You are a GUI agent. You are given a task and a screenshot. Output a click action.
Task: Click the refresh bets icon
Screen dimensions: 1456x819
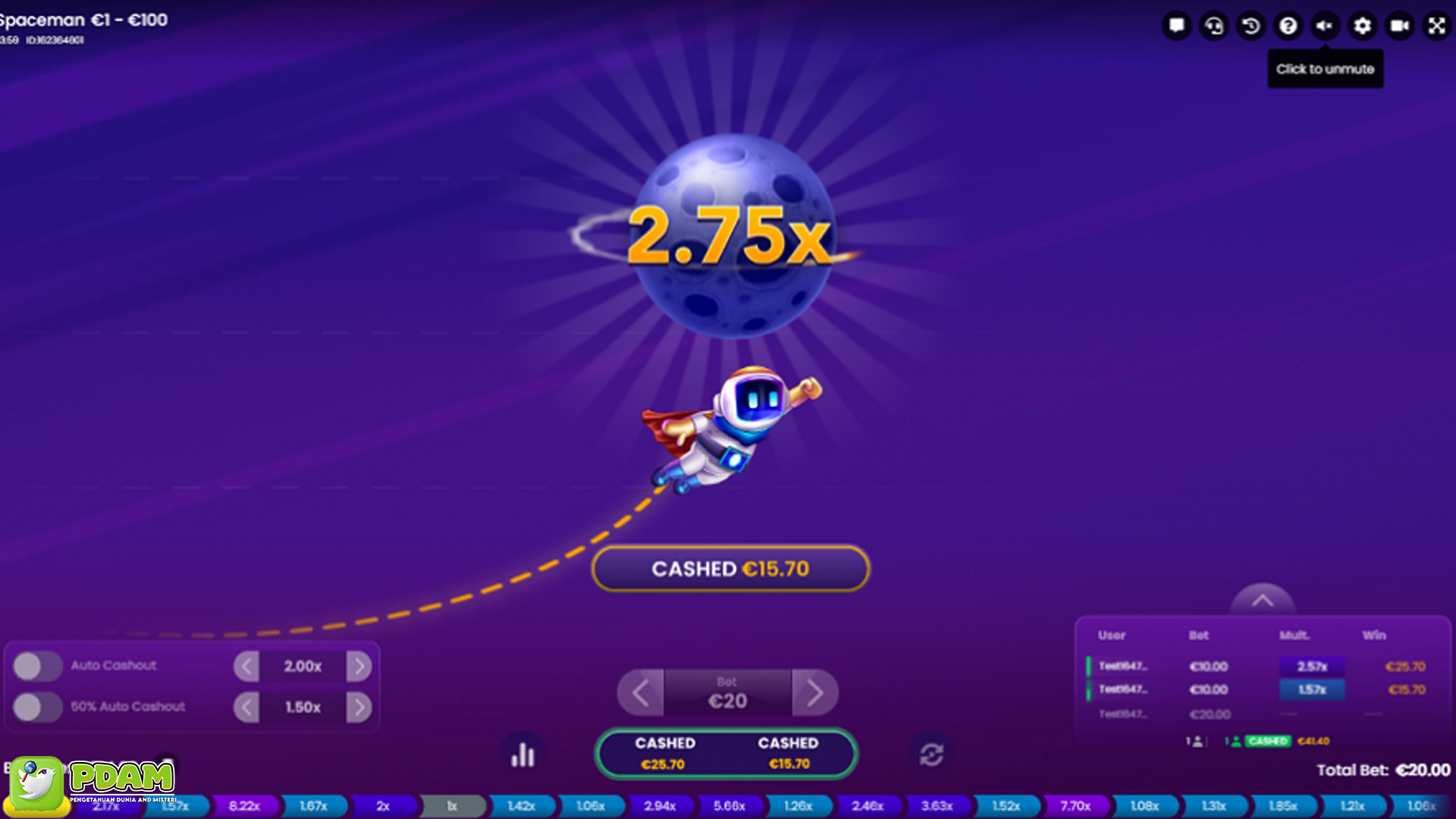coord(931,753)
